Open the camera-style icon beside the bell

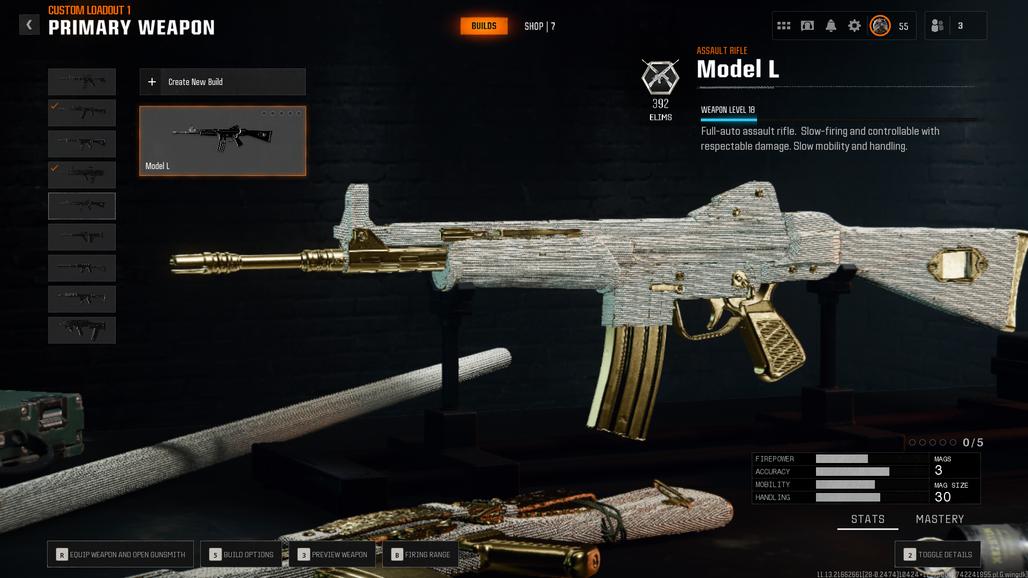[807, 26]
